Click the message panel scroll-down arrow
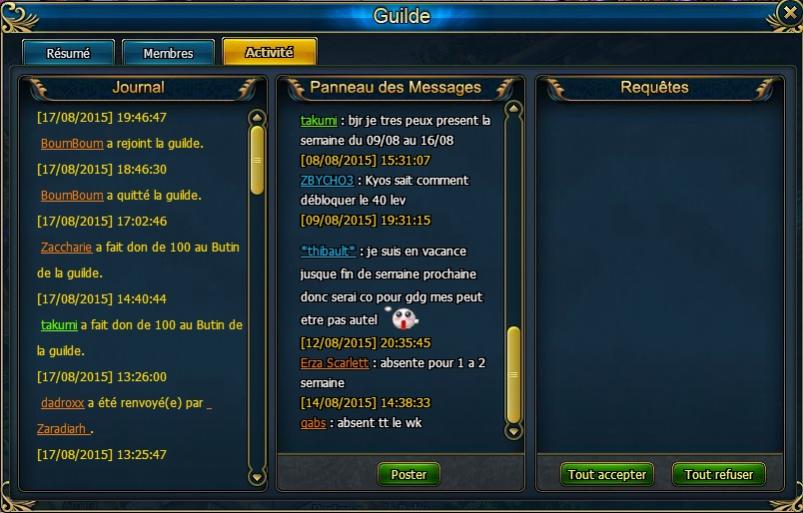Image resolution: width=803 pixels, height=513 pixels. click(x=514, y=432)
